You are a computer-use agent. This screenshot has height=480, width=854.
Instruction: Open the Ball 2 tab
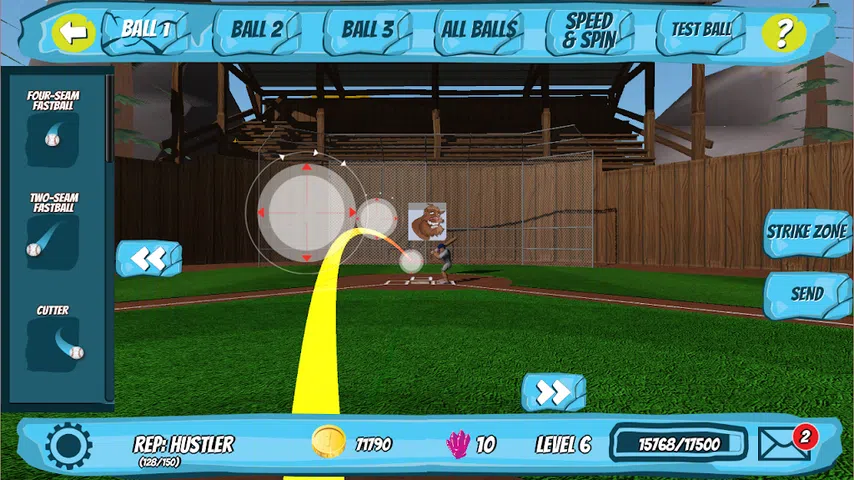[257, 30]
